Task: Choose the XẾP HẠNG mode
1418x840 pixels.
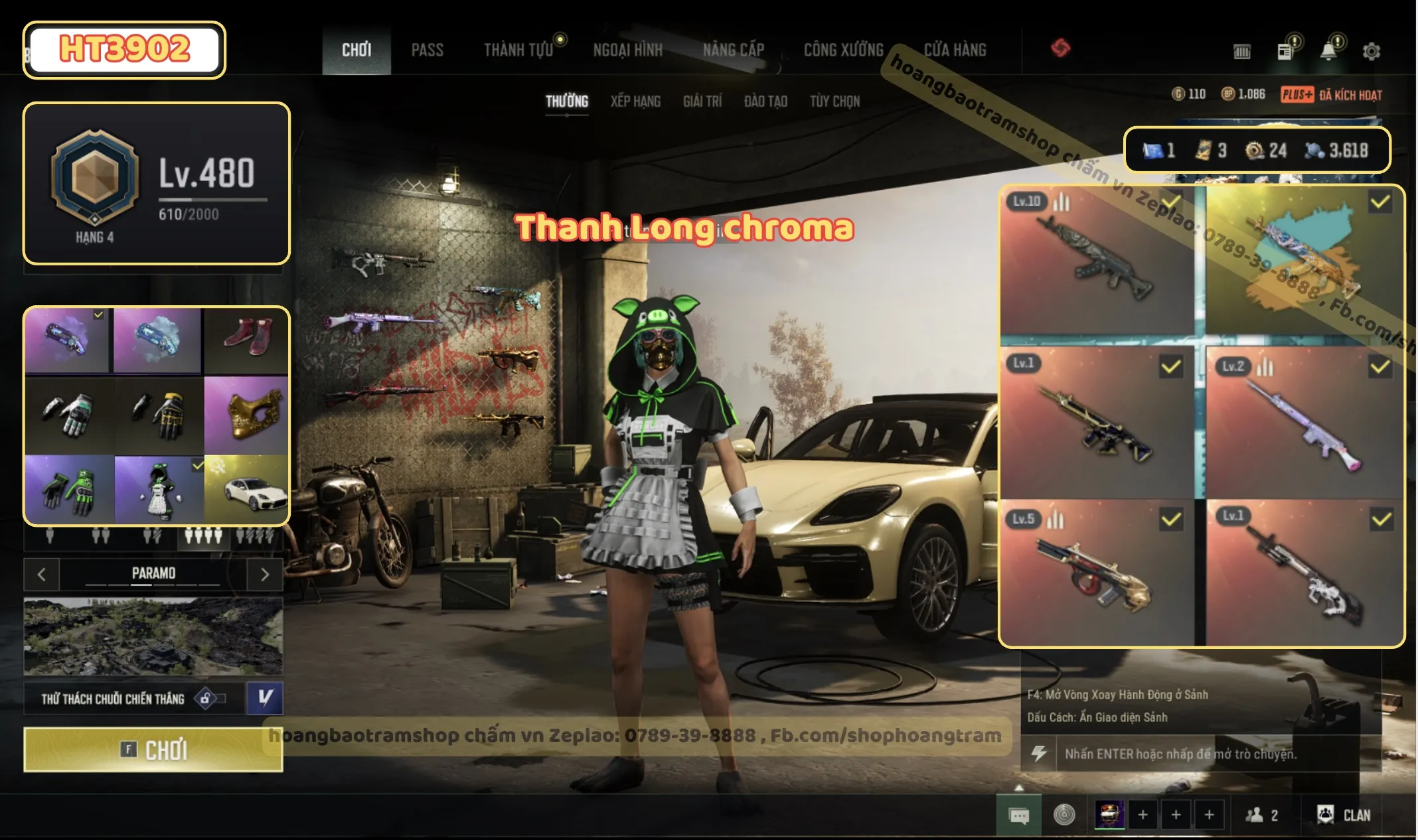Action: pyautogui.click(x=635, y=101)
